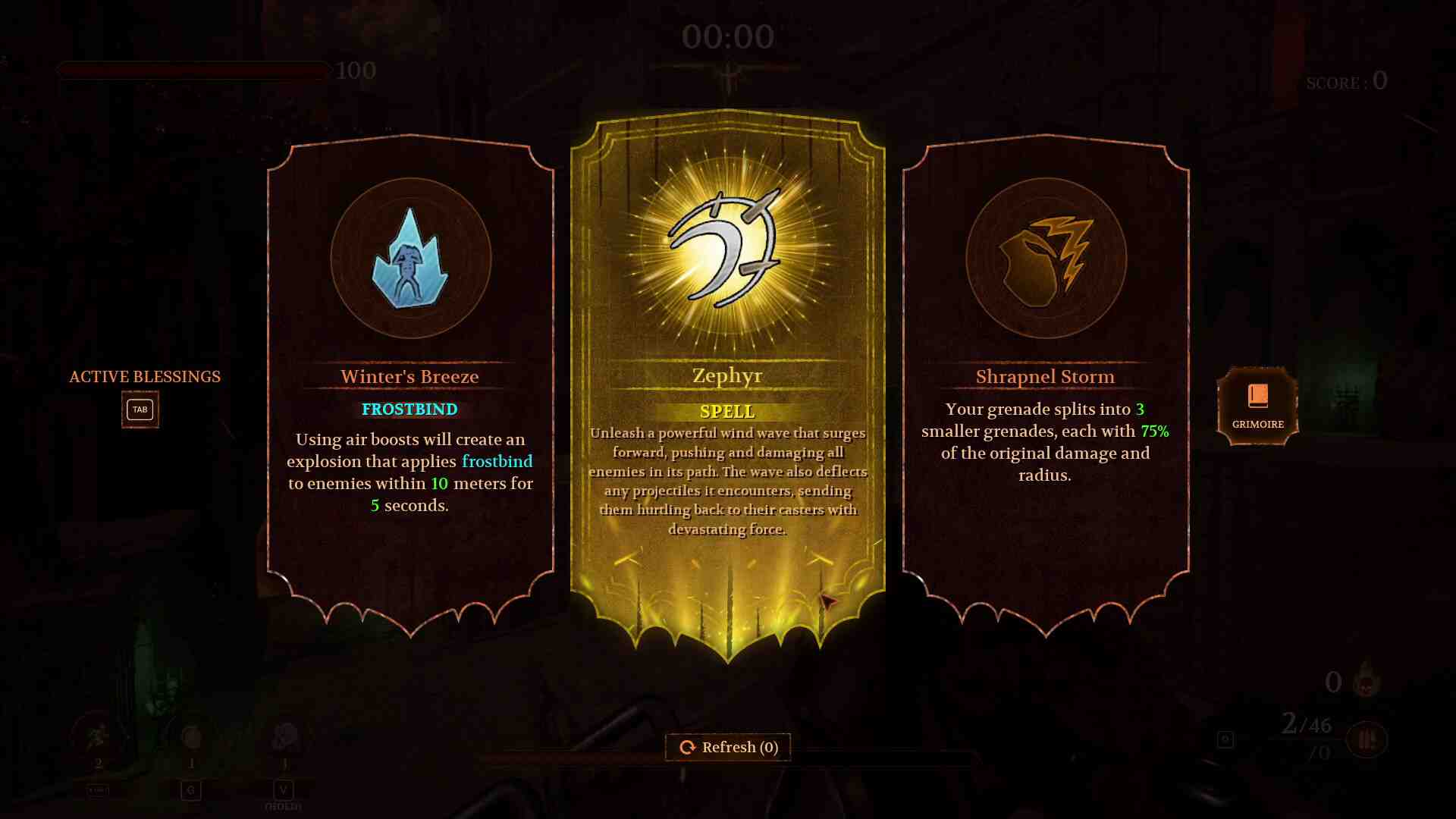1456x819 pixels.
Task: Open the Grimoire book
Action: [x=1257, y=406]
